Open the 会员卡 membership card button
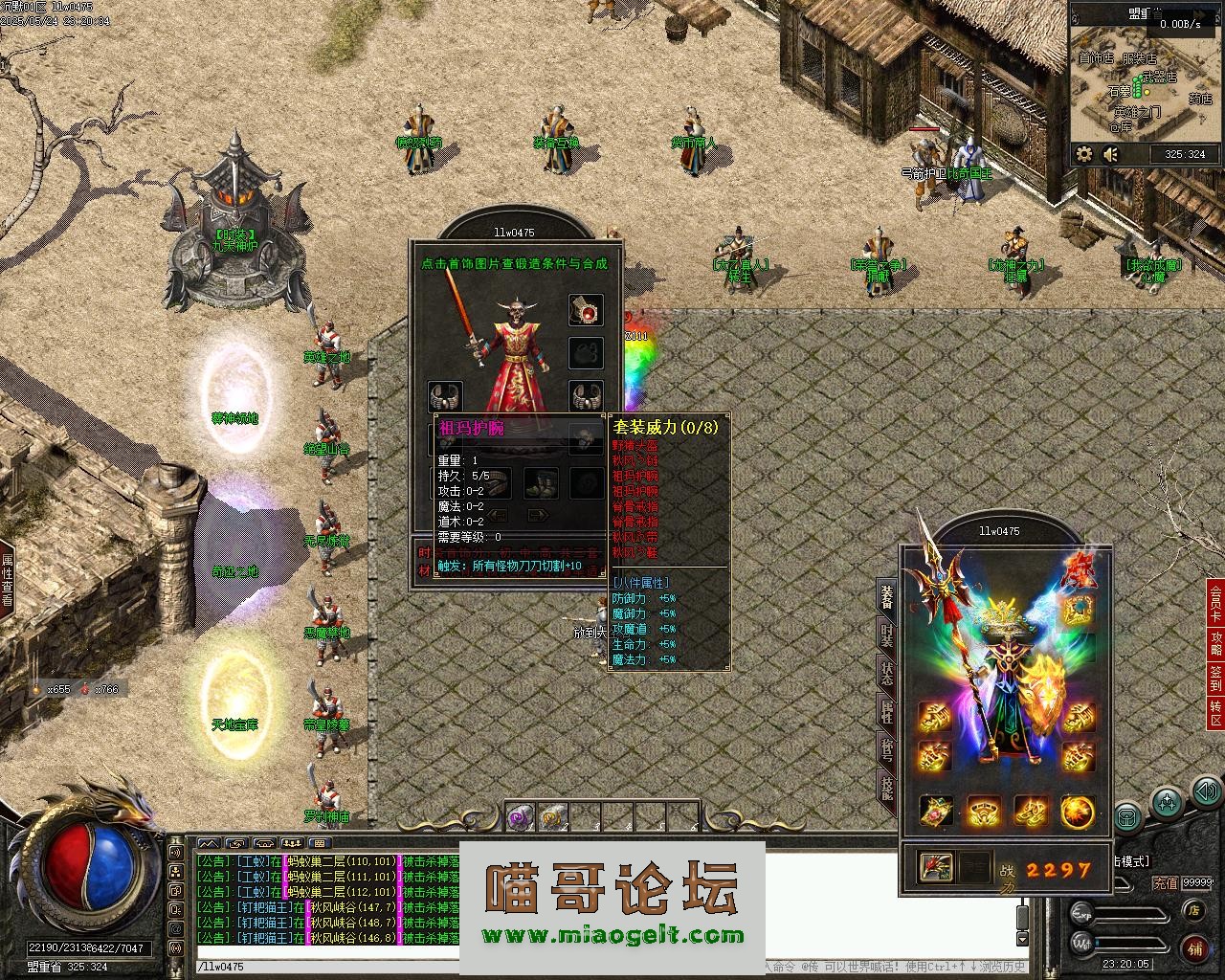1225x980 pixels. [1215, 603]
